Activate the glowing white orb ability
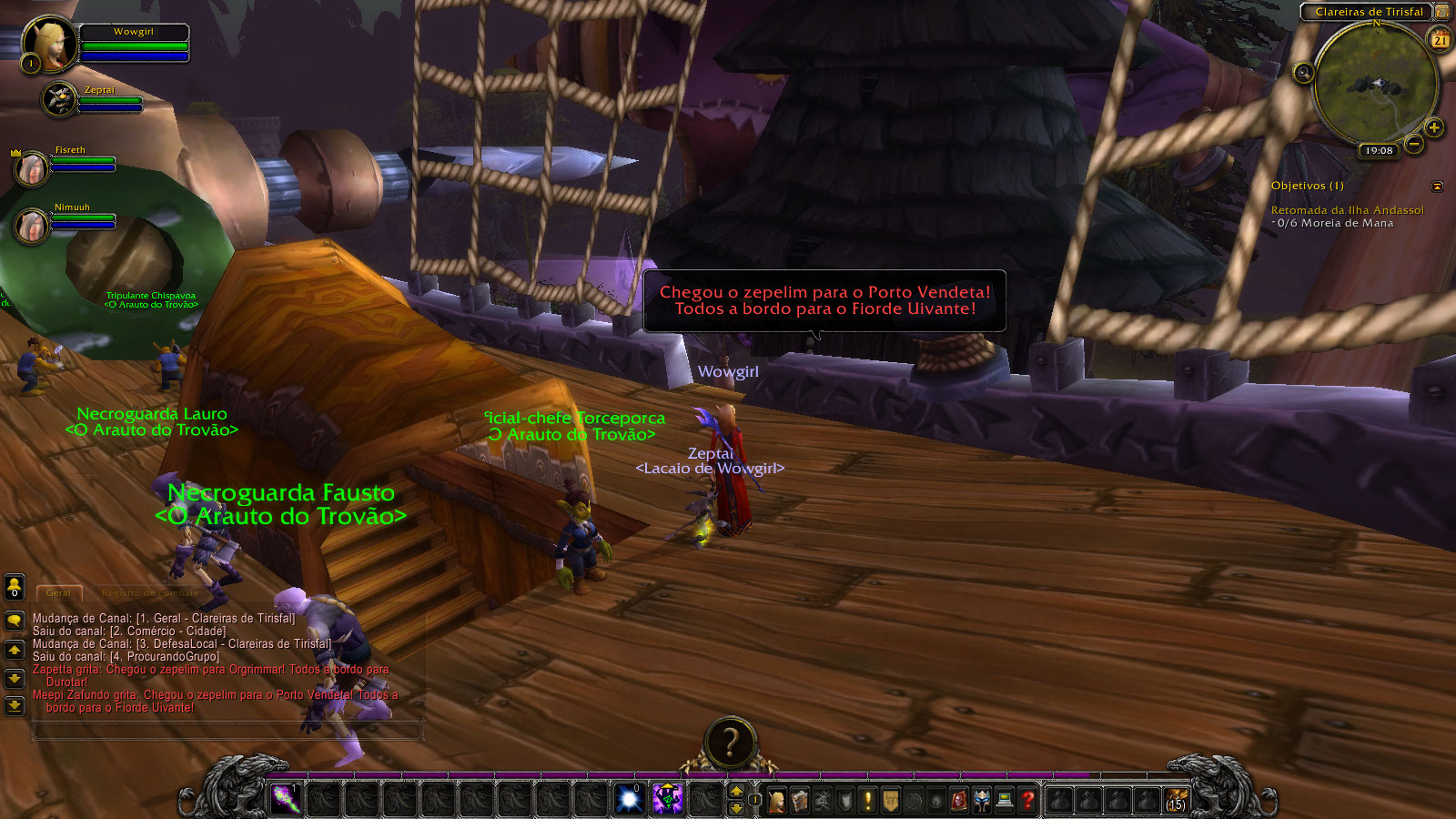Viewport: 1456px width, 819px height. [x=629, y=800]
